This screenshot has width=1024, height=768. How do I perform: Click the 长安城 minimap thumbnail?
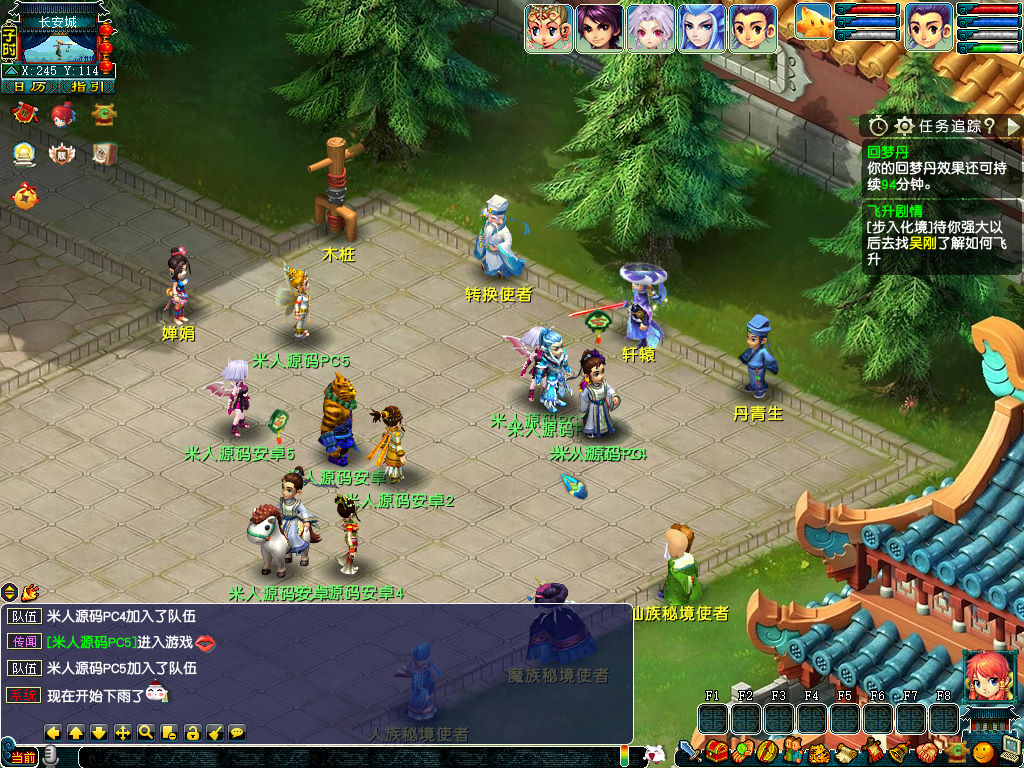pyautogui.click(x=59, y=45)
